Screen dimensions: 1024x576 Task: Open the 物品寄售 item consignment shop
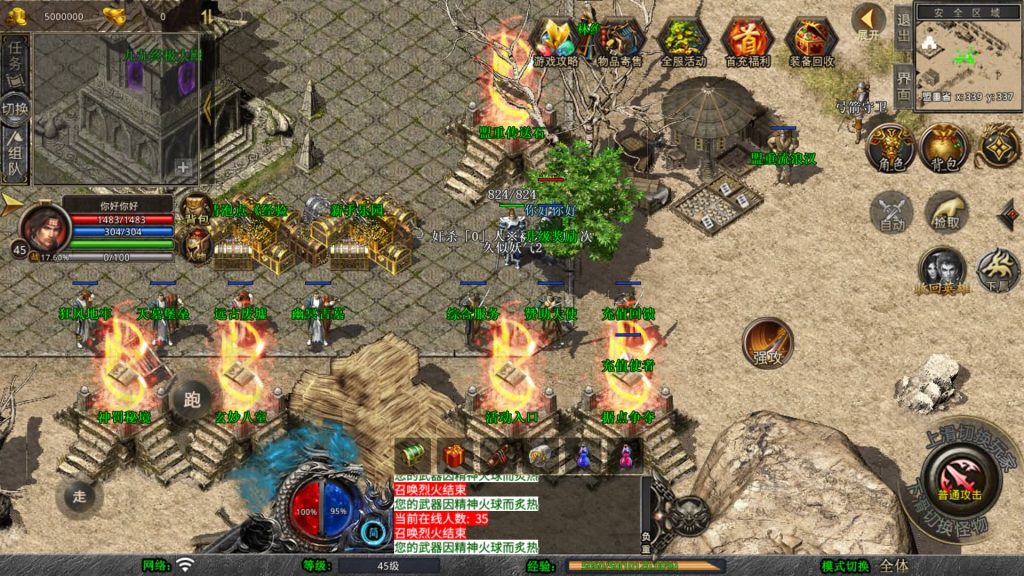point(620,41)
